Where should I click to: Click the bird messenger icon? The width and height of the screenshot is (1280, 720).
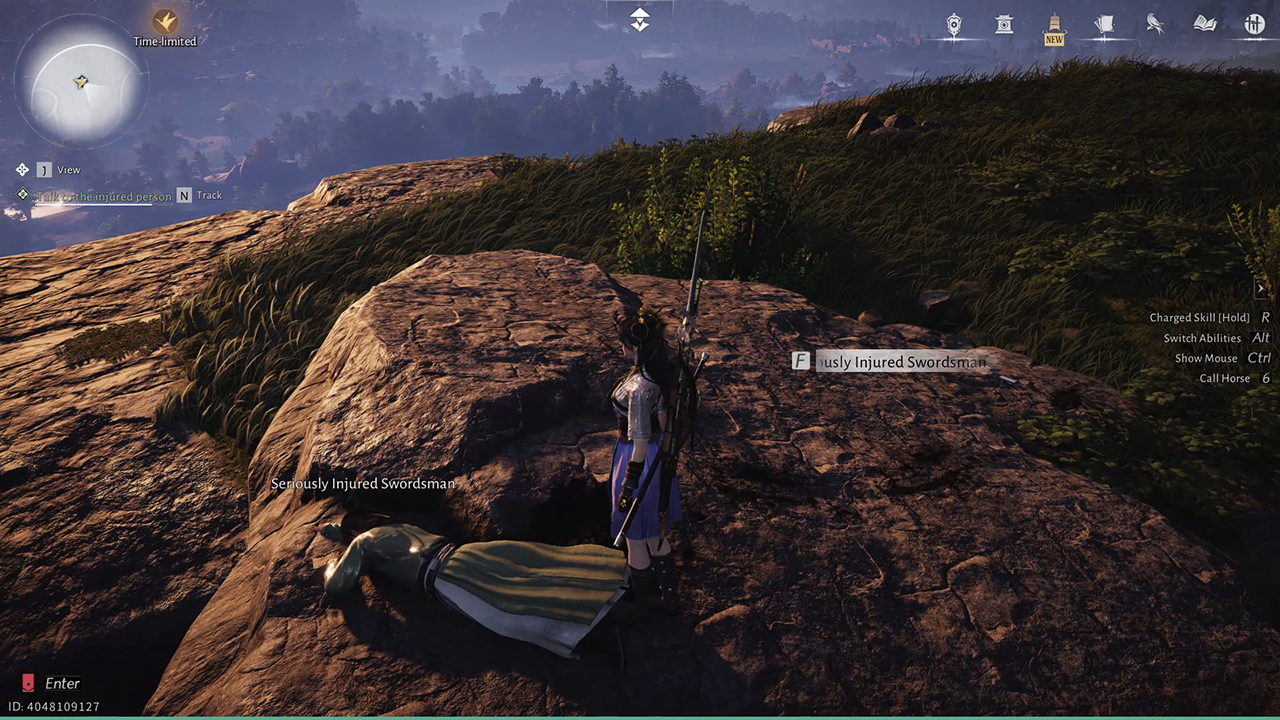(1154, 25)
